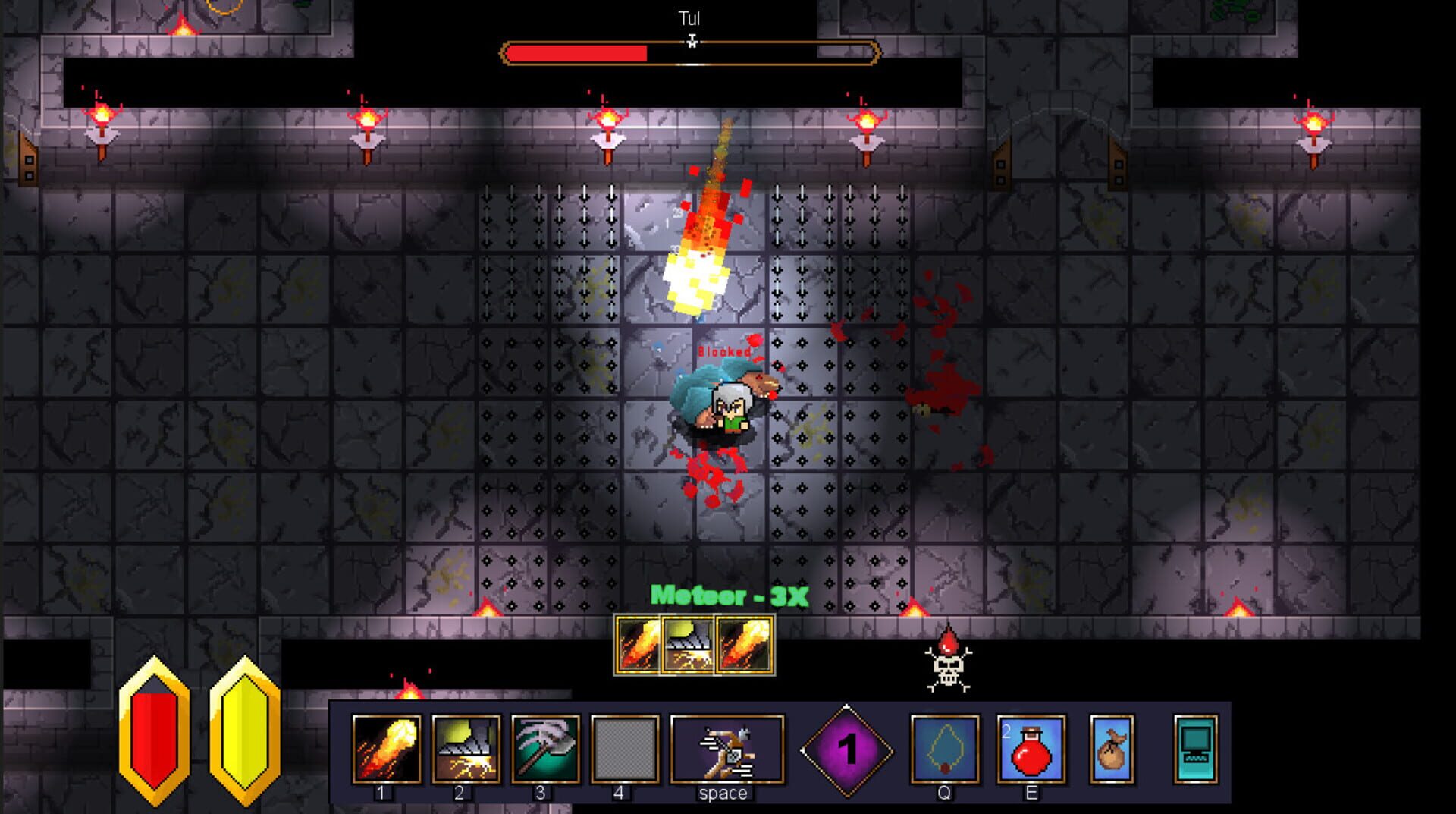Click the boss name Tul above the health bar
Image resolution: width=1456 pixels, height=814 pixels.
691,17
